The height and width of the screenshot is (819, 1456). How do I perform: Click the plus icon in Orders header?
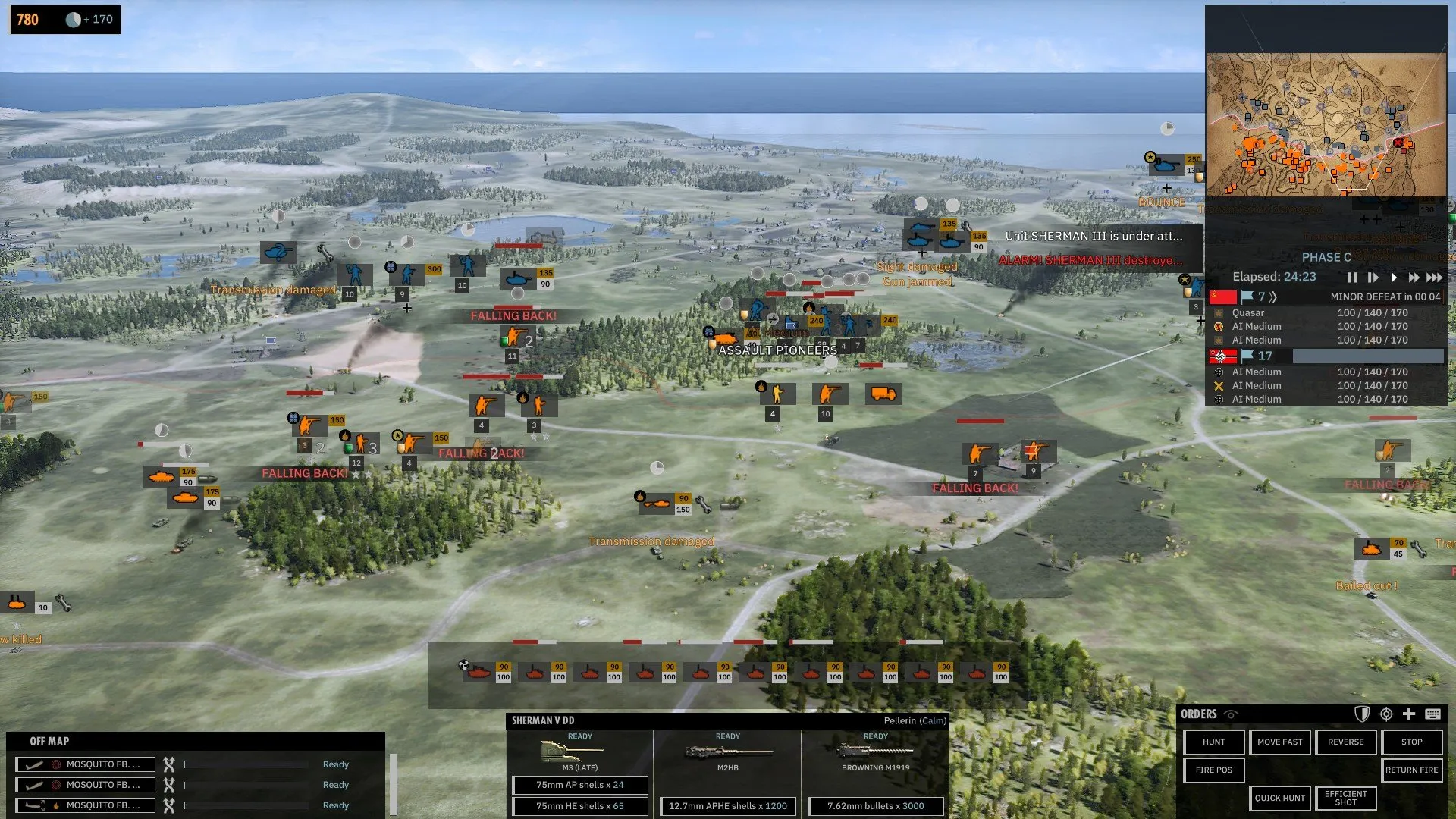pyautogui.click(x=1409, y=714)
